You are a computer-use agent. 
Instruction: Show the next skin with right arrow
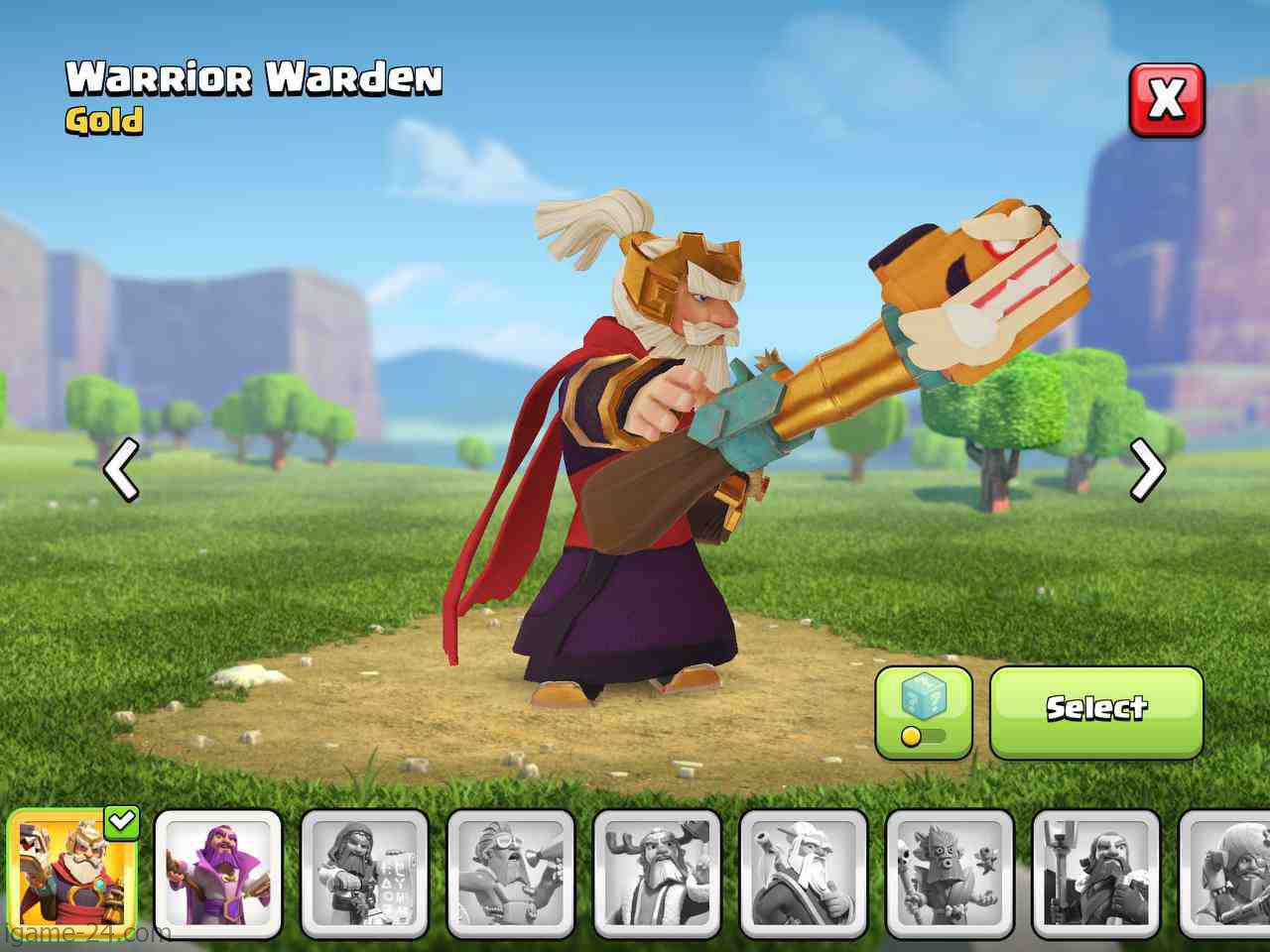[x=1147, y=470]
